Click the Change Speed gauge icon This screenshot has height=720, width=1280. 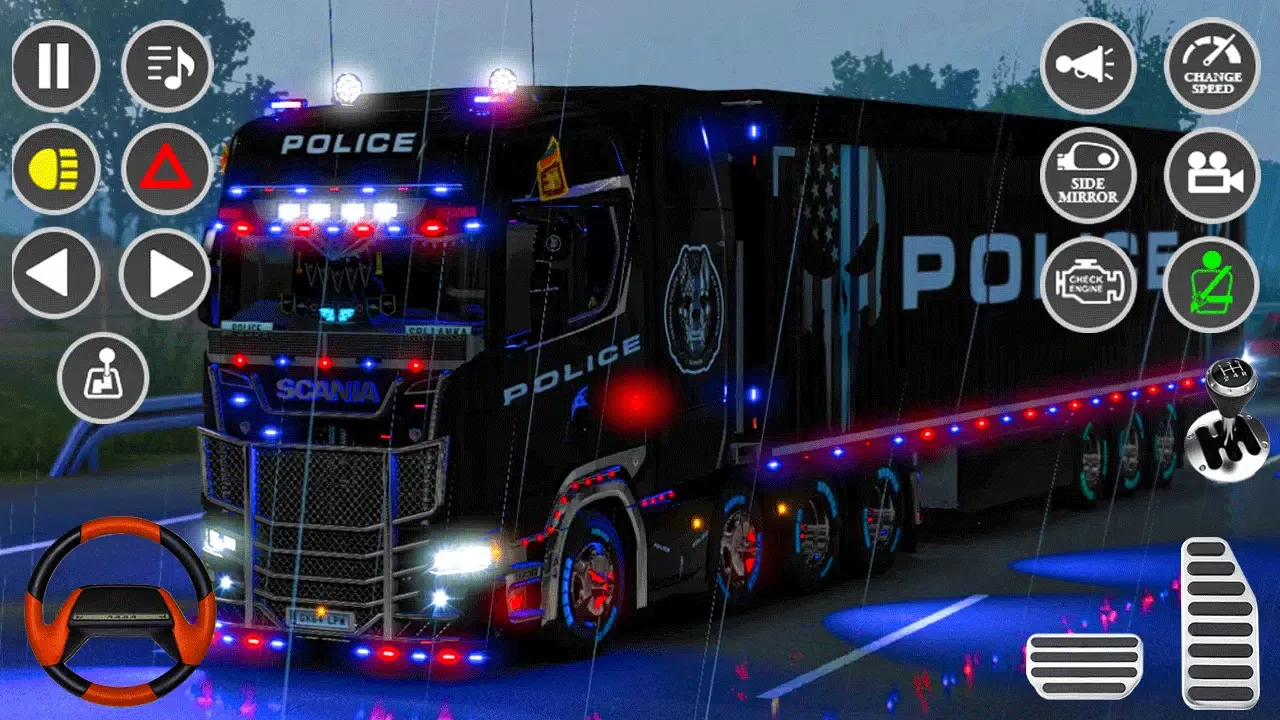point(1211,66)
